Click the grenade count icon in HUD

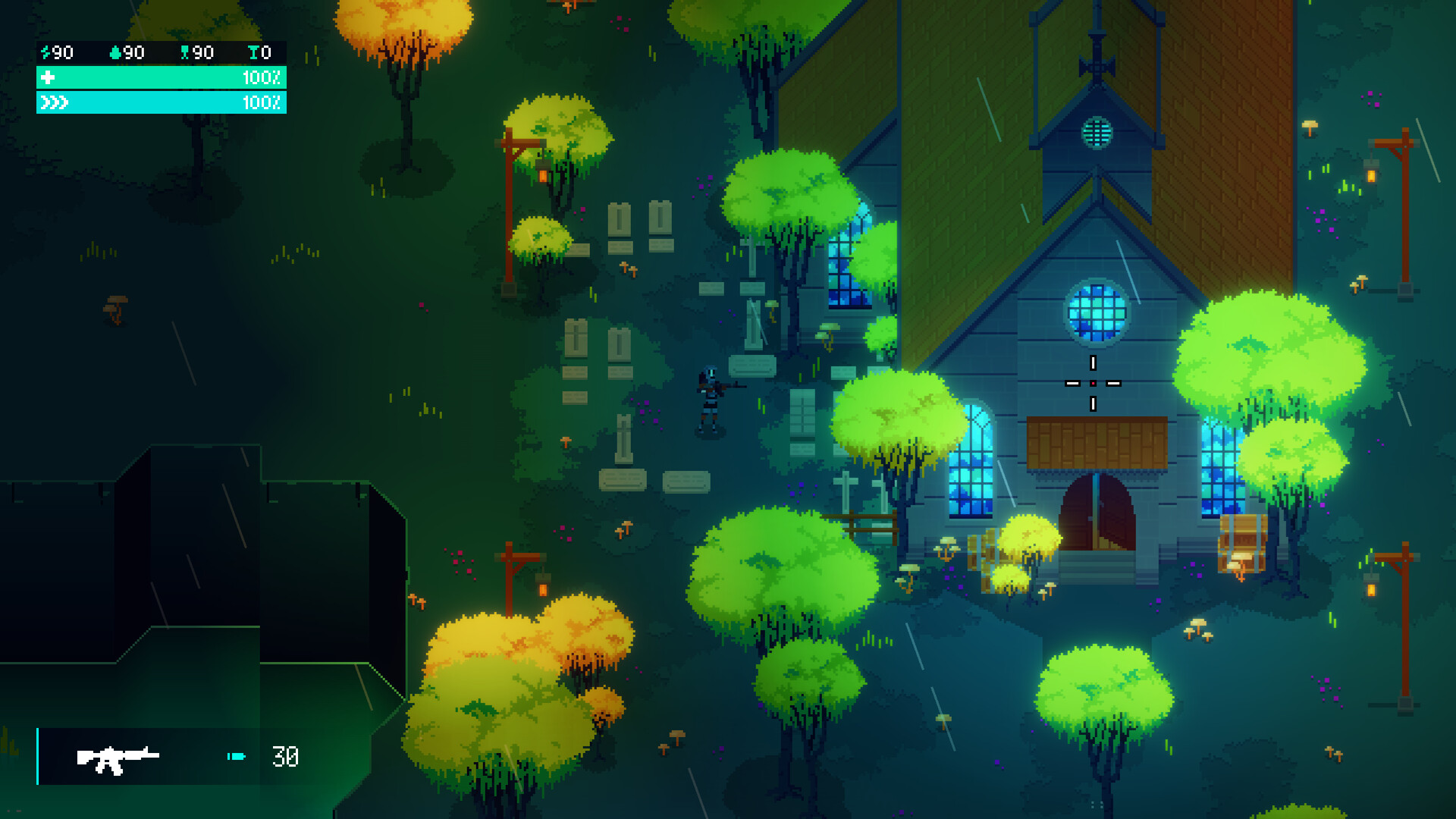click(115, 53)
